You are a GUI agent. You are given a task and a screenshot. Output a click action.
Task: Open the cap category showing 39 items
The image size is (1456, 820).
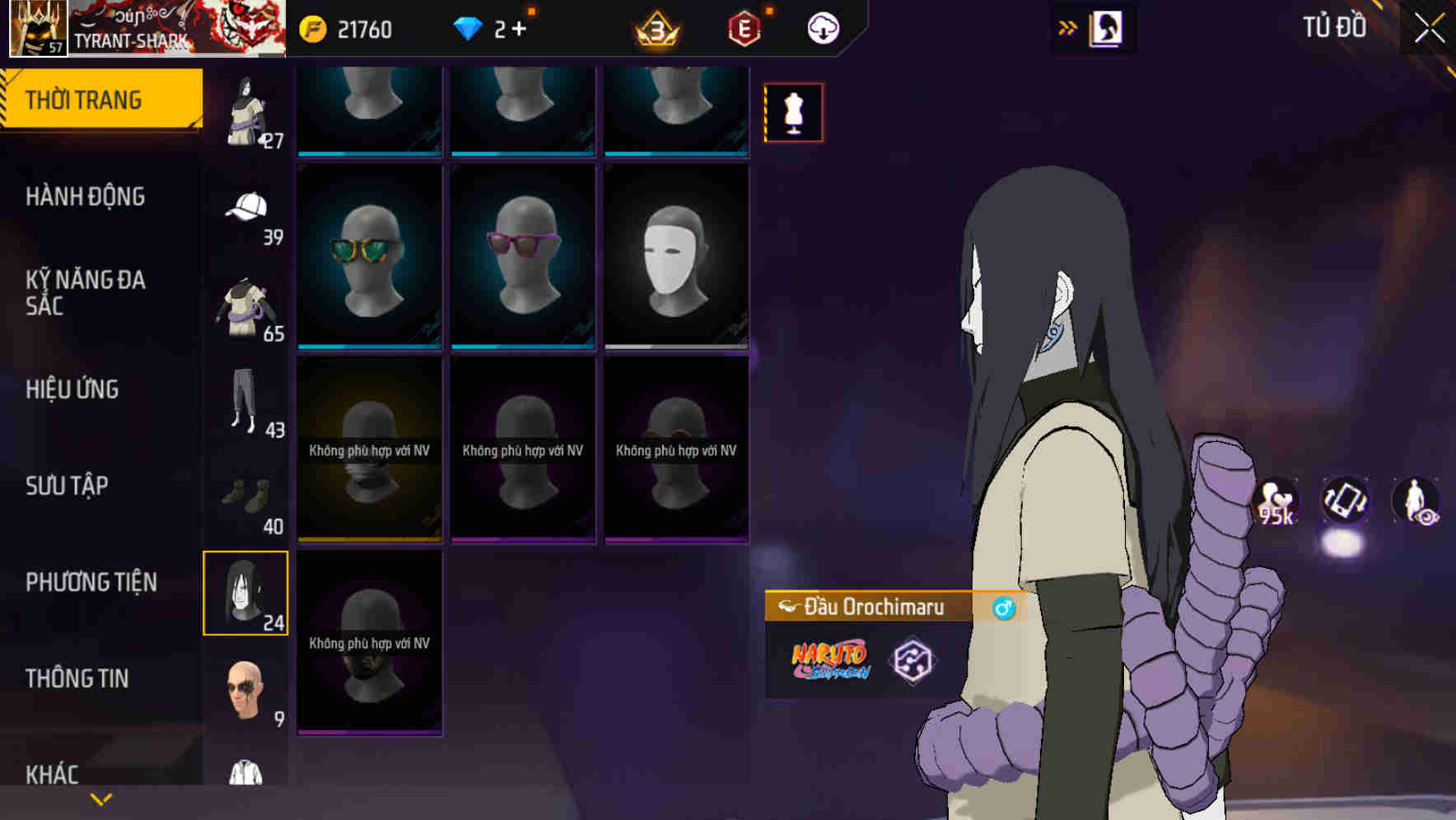click(246, 210)
